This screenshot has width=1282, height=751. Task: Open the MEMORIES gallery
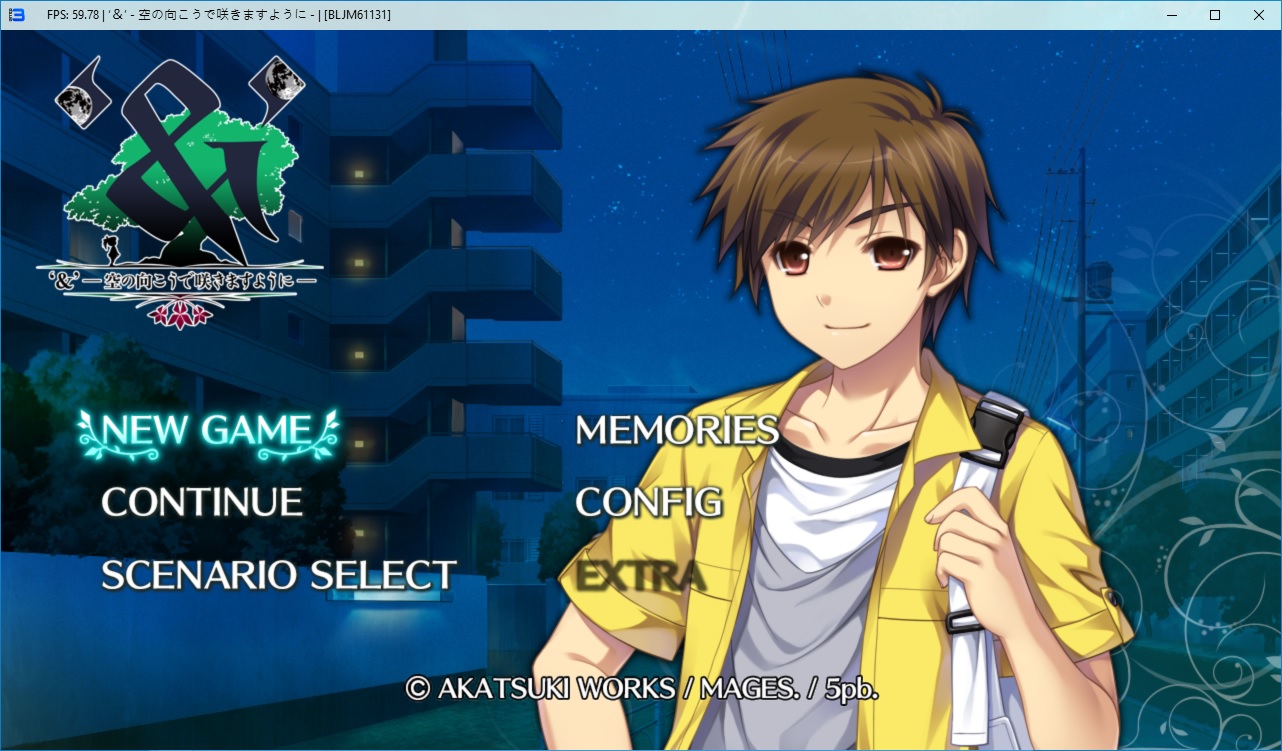click(676, 430)
